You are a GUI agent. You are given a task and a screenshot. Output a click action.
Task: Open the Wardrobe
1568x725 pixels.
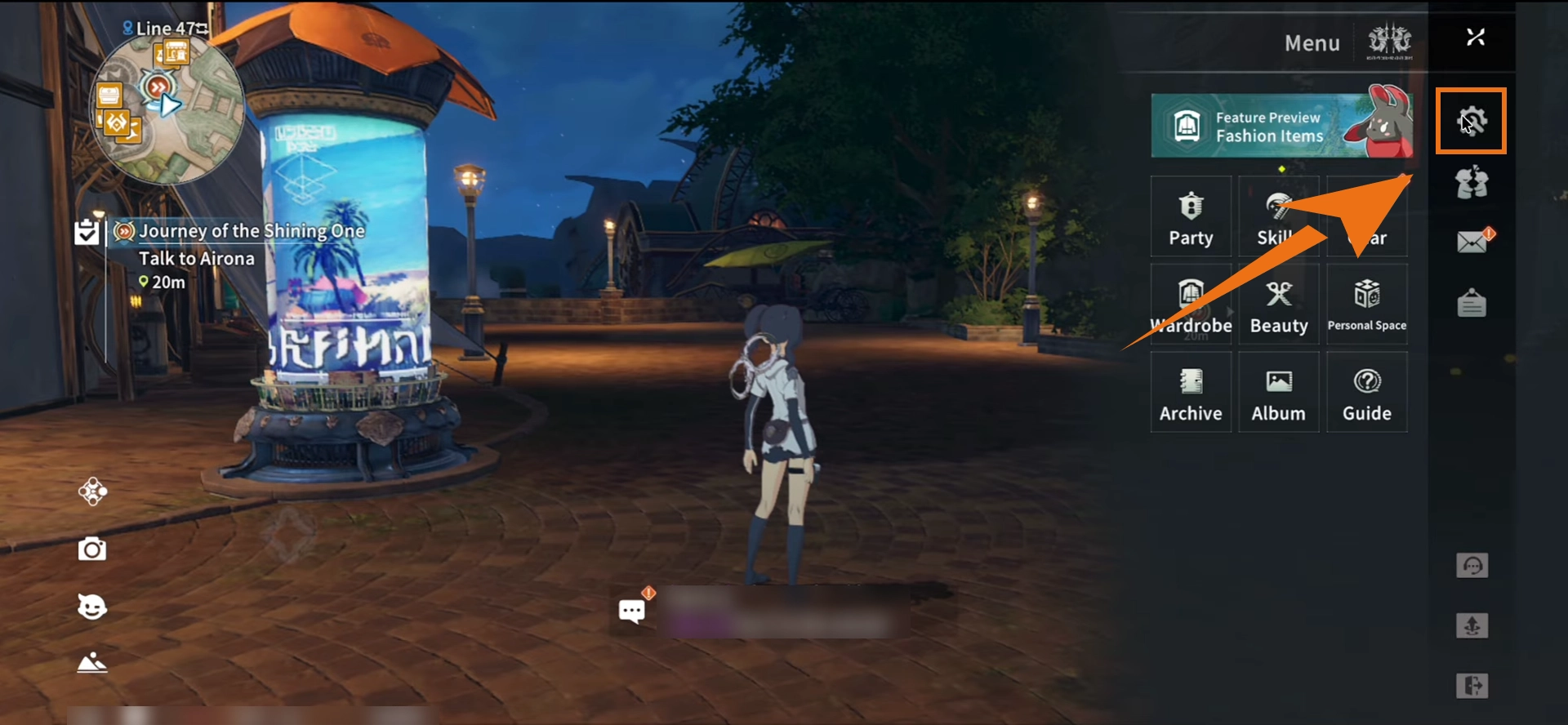click(1191, 304)
